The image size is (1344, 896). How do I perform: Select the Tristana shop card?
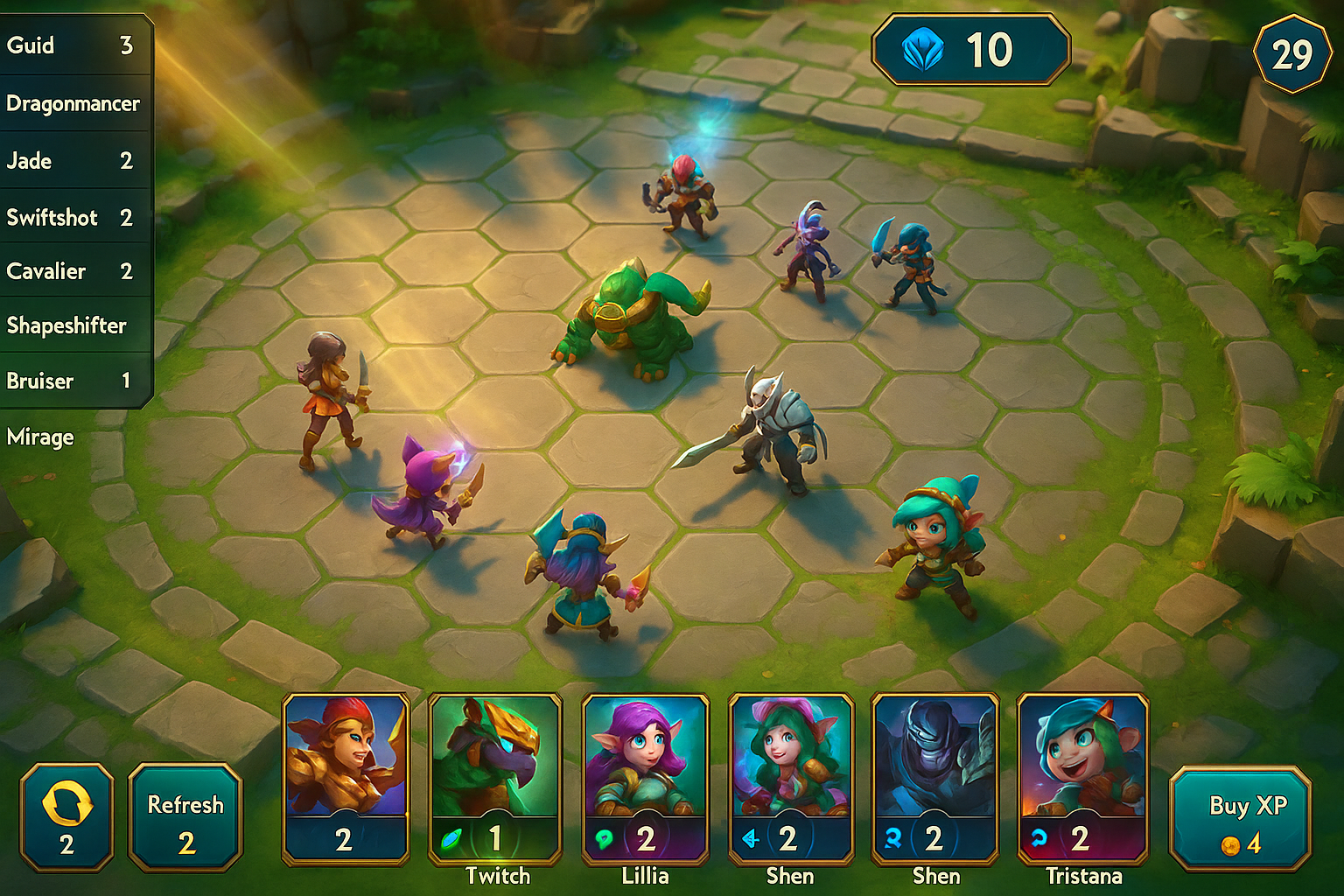pyautogui.click(x=1082, y=779)
